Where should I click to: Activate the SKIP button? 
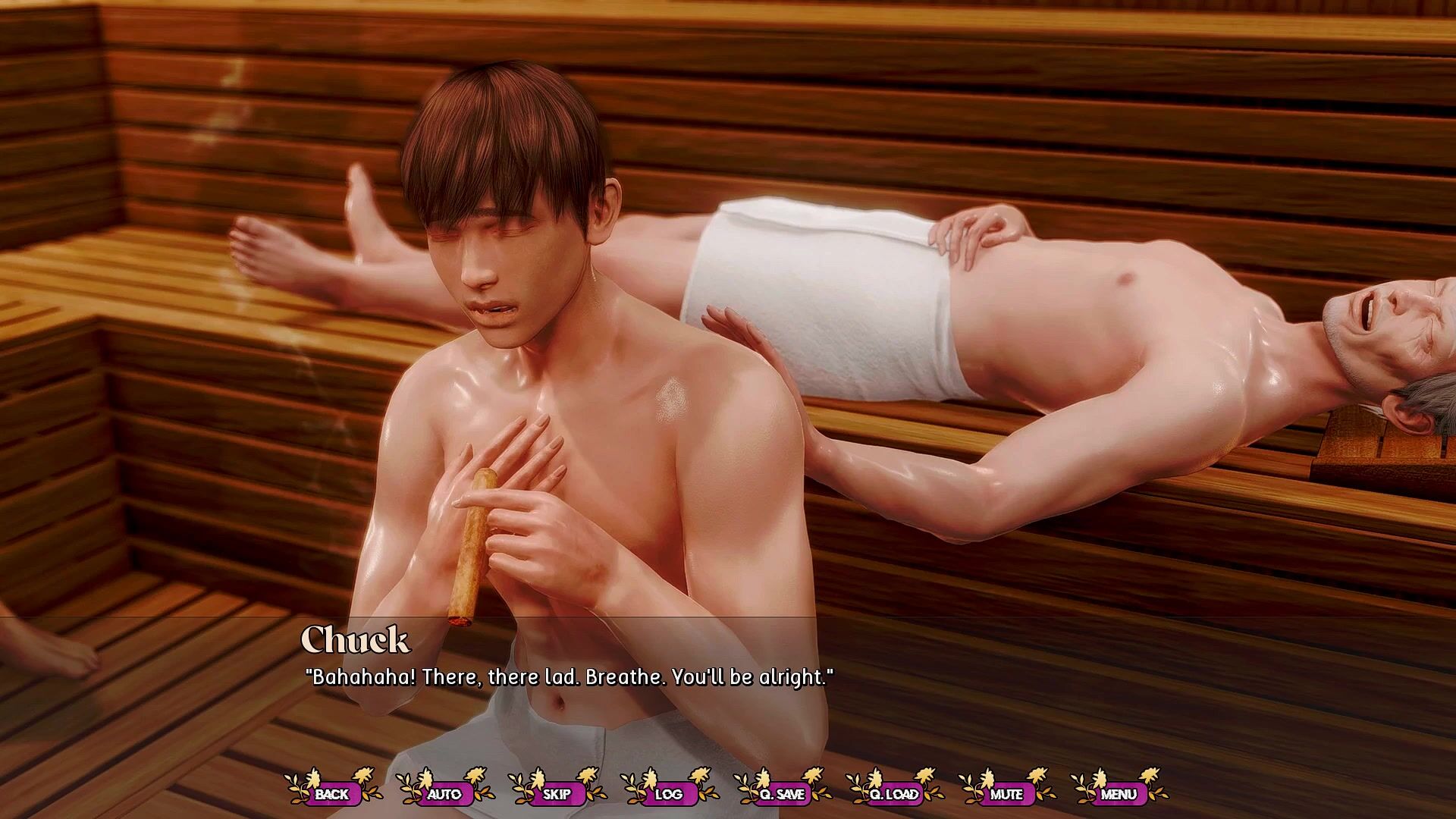(557, 794)
